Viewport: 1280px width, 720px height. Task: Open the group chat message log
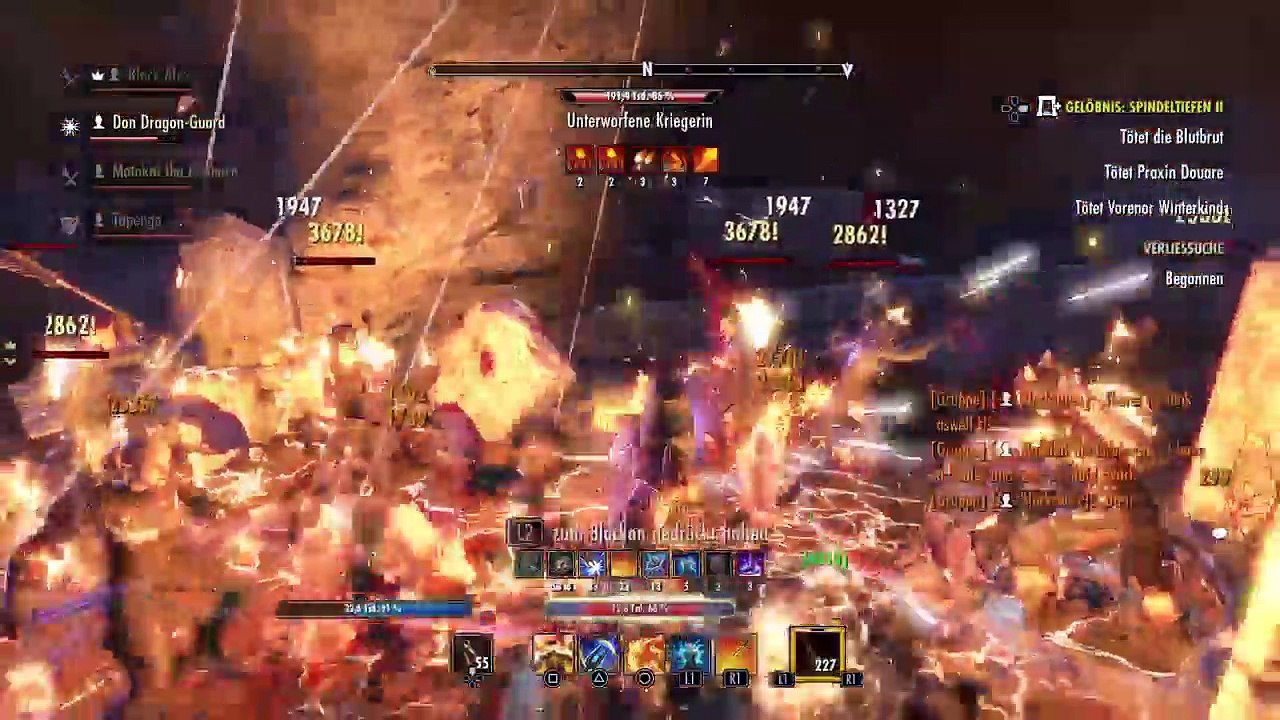(1065, 450)
